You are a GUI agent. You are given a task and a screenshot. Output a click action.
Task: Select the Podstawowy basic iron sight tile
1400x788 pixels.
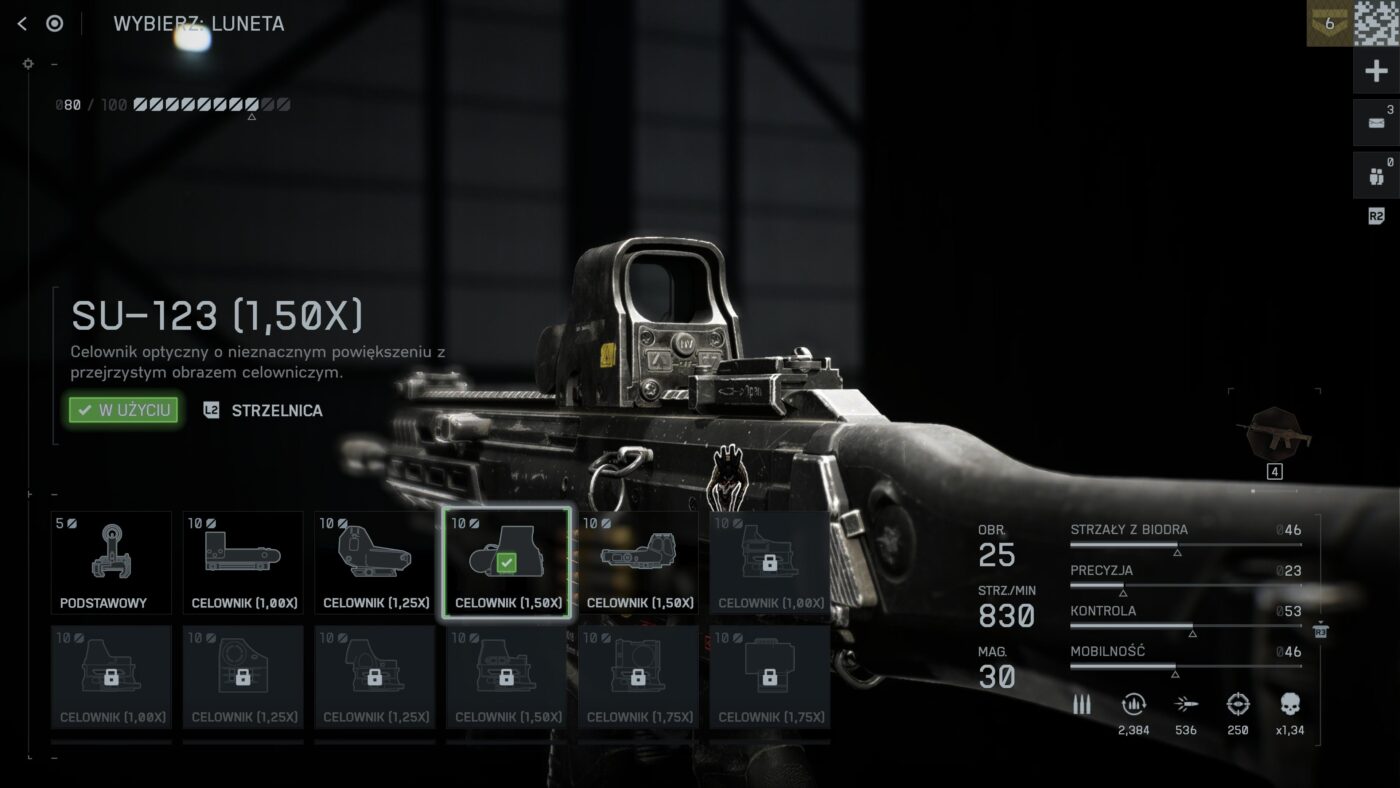point(111,563)
